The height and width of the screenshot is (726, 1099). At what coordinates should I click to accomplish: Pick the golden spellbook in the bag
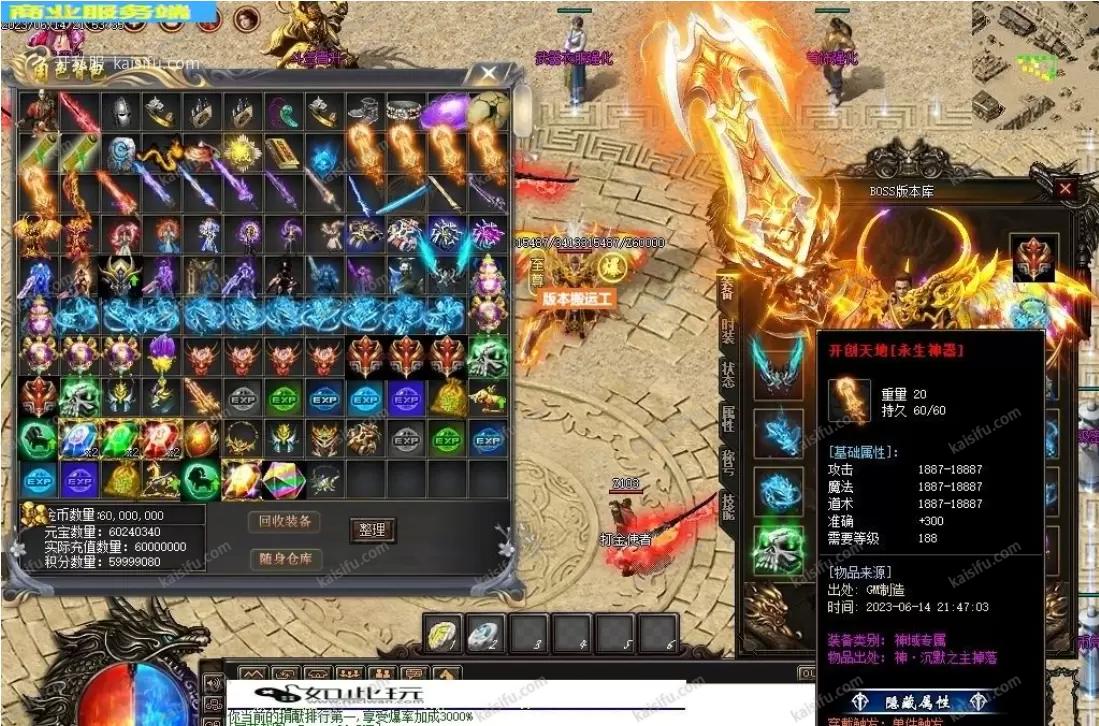click(282, 152)
